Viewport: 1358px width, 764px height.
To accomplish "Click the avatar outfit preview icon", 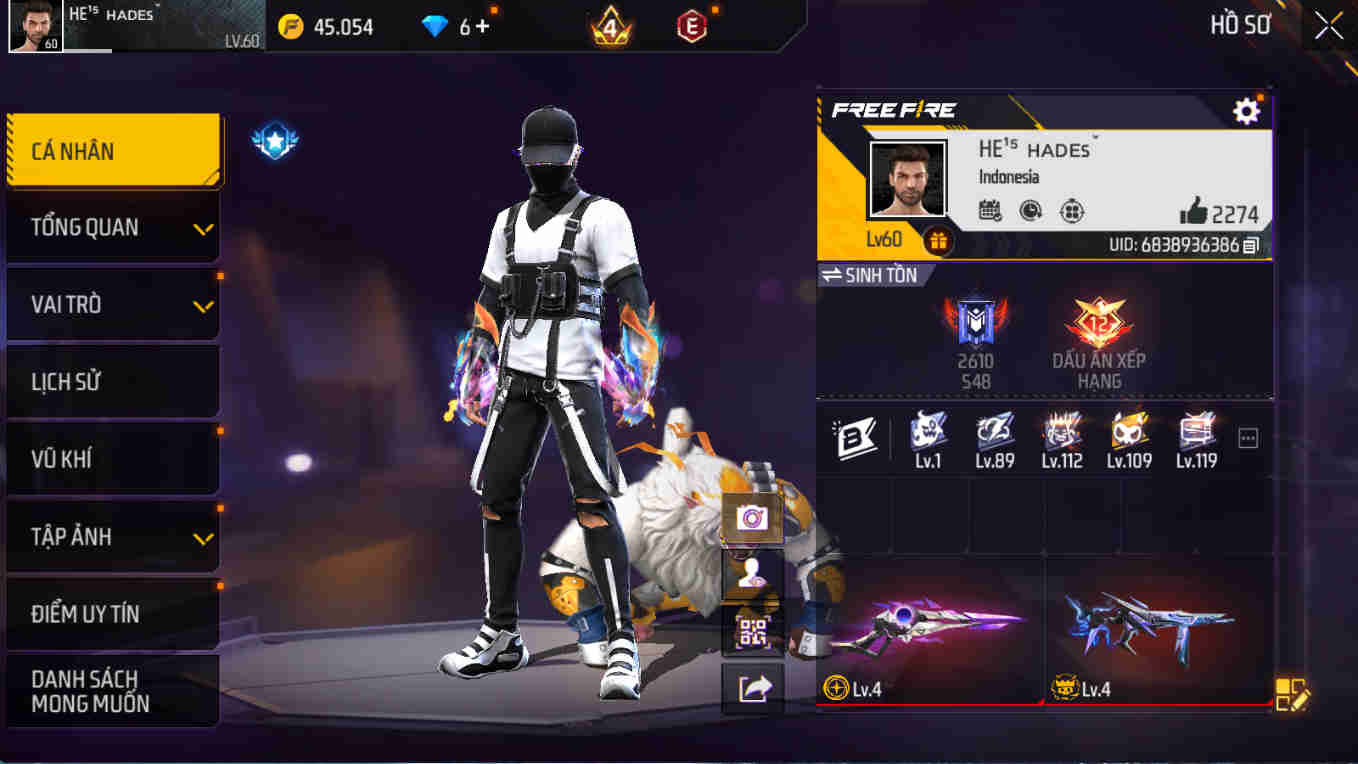I will click(x=750, y=573).
